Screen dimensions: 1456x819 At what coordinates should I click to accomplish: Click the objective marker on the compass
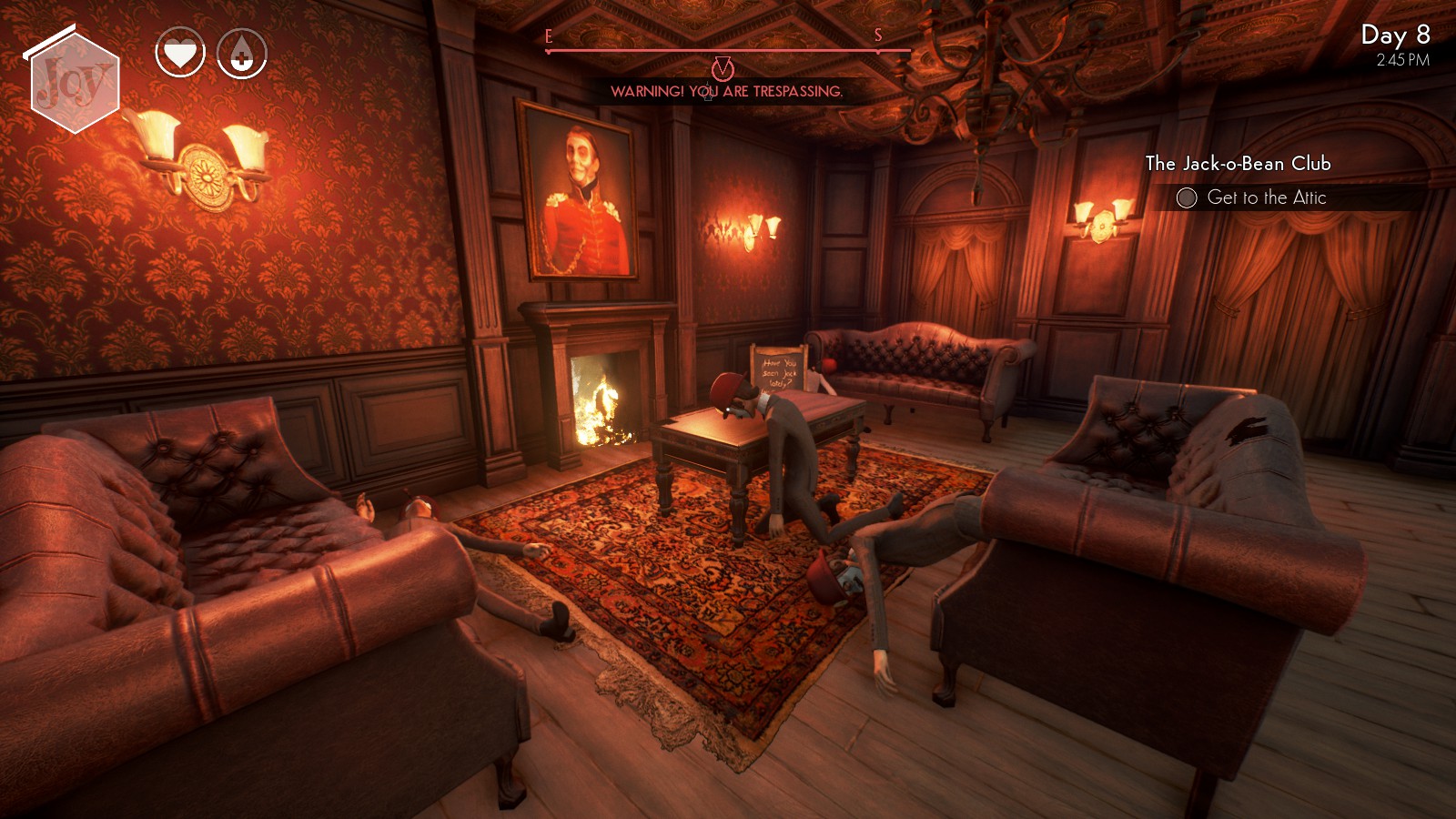tap(723, 68)
